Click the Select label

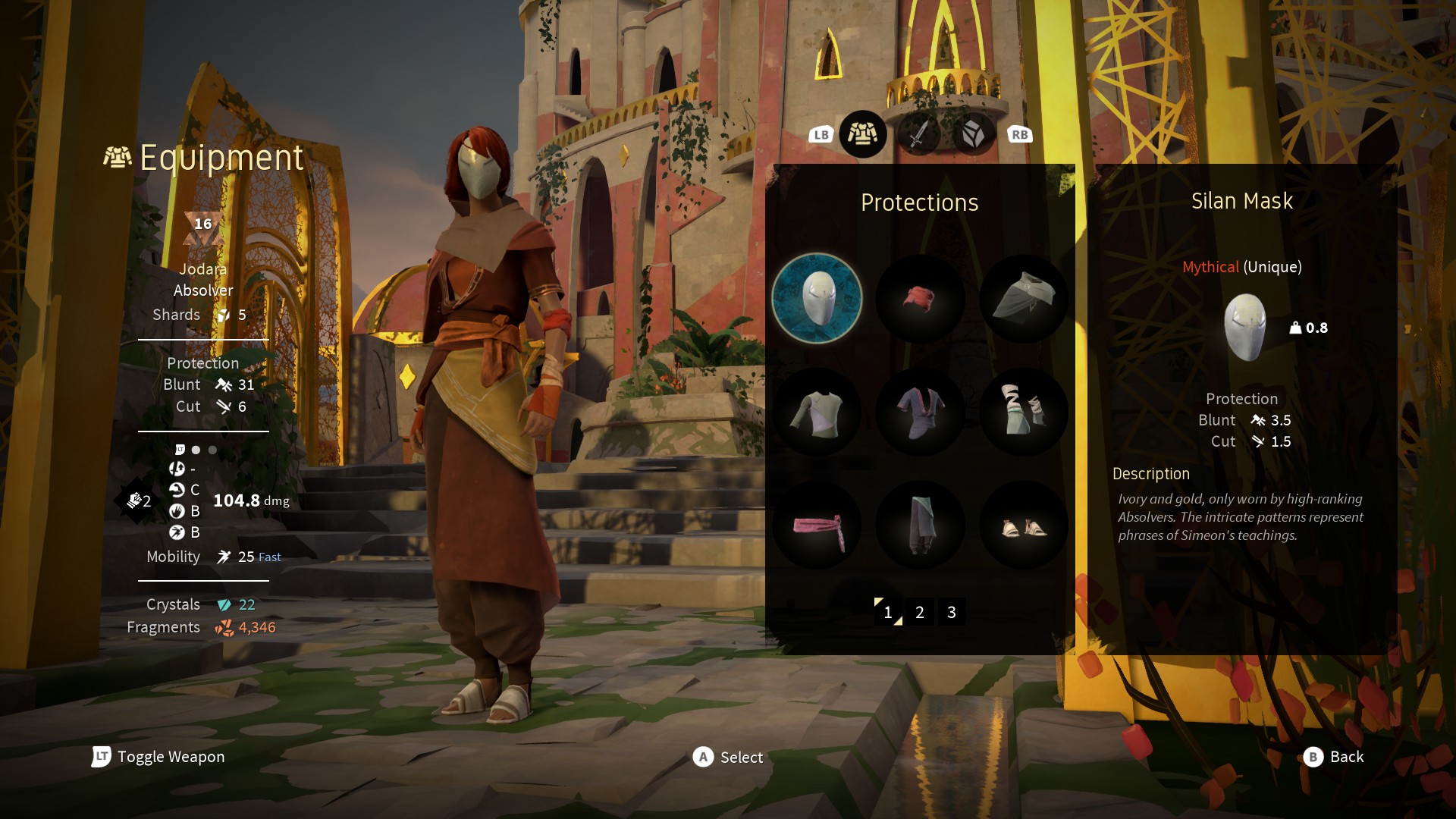click(728, 757)
